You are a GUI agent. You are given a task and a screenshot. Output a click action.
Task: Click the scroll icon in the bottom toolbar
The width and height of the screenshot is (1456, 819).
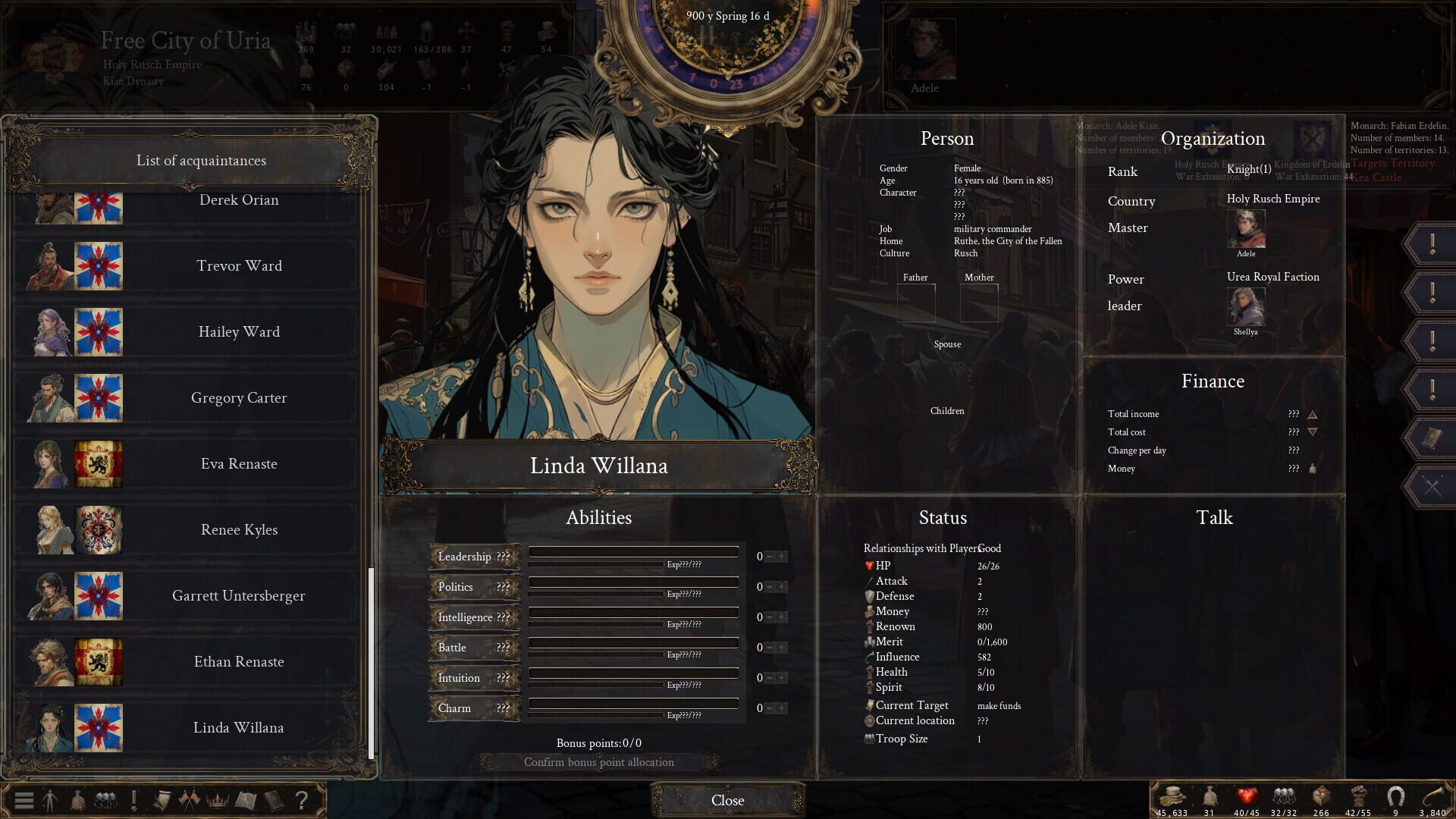[162, 799]
